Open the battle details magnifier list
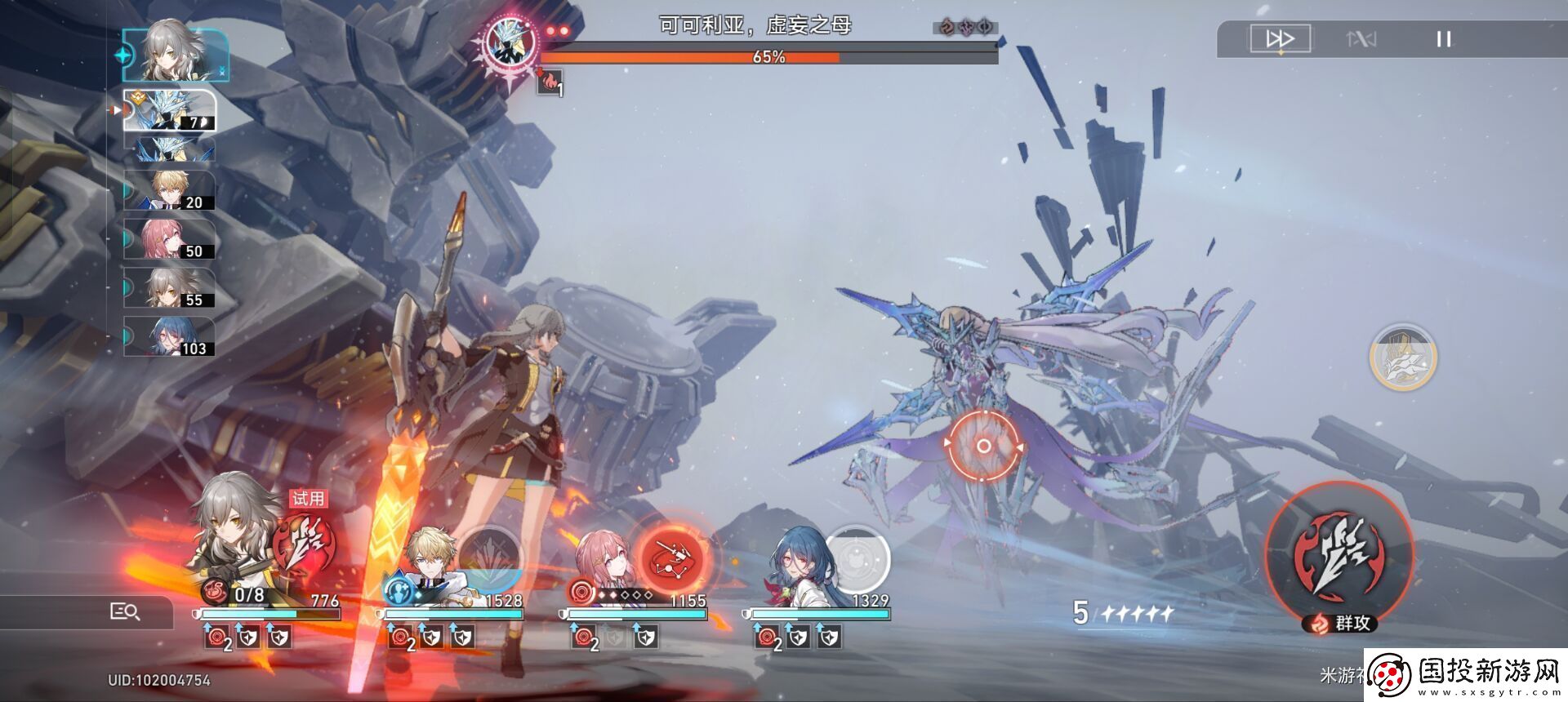1568x702 pixels. point(125,611)
